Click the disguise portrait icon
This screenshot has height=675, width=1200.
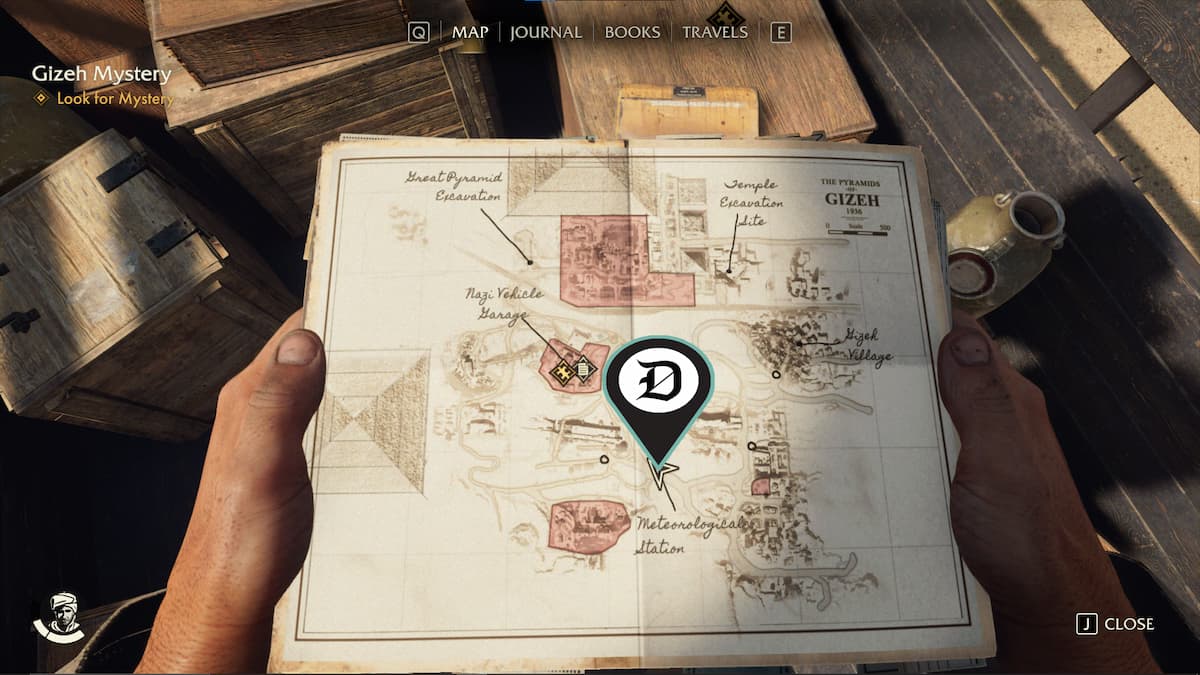pos(59,616)
